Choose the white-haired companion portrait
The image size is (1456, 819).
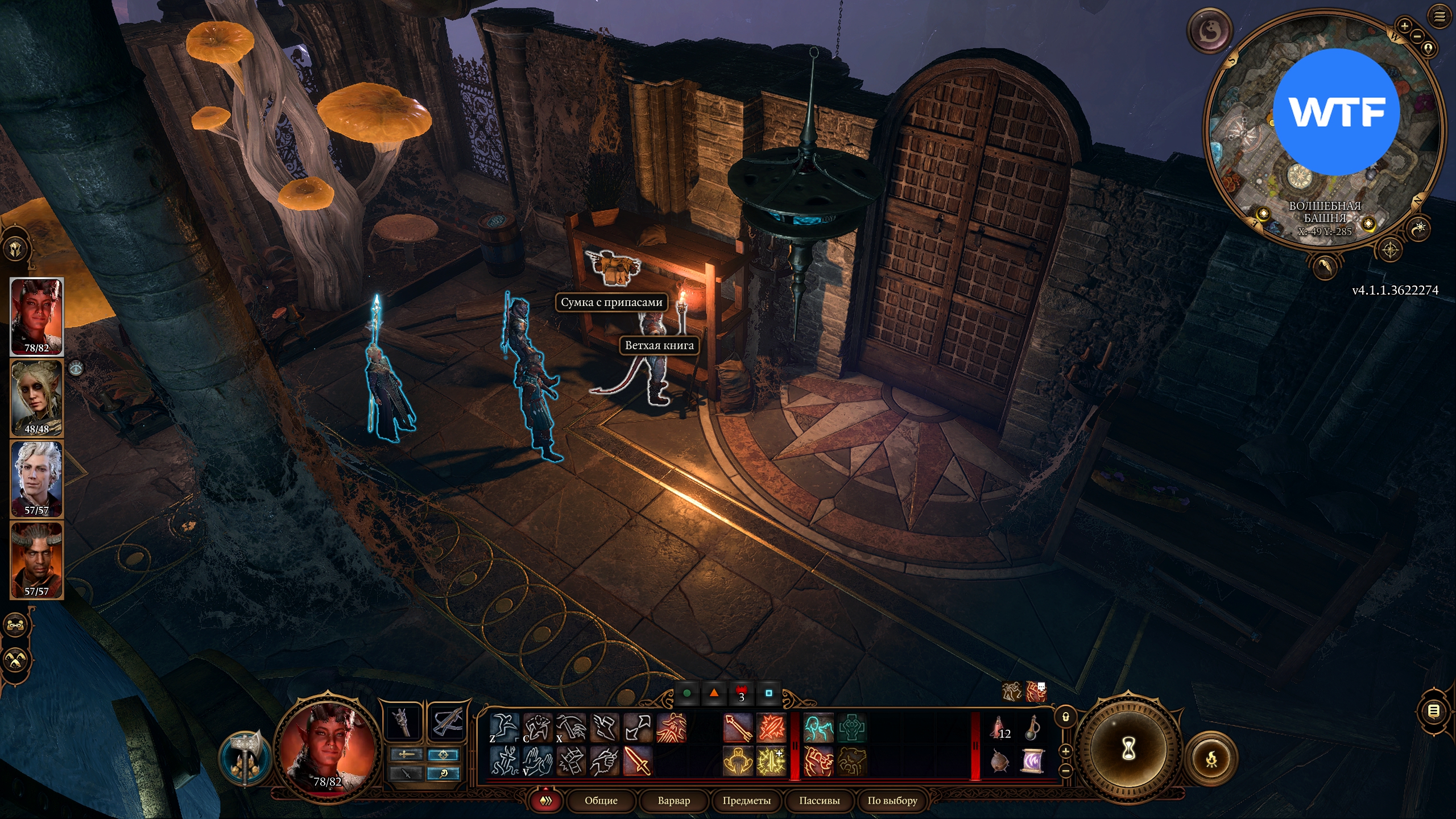37,479
